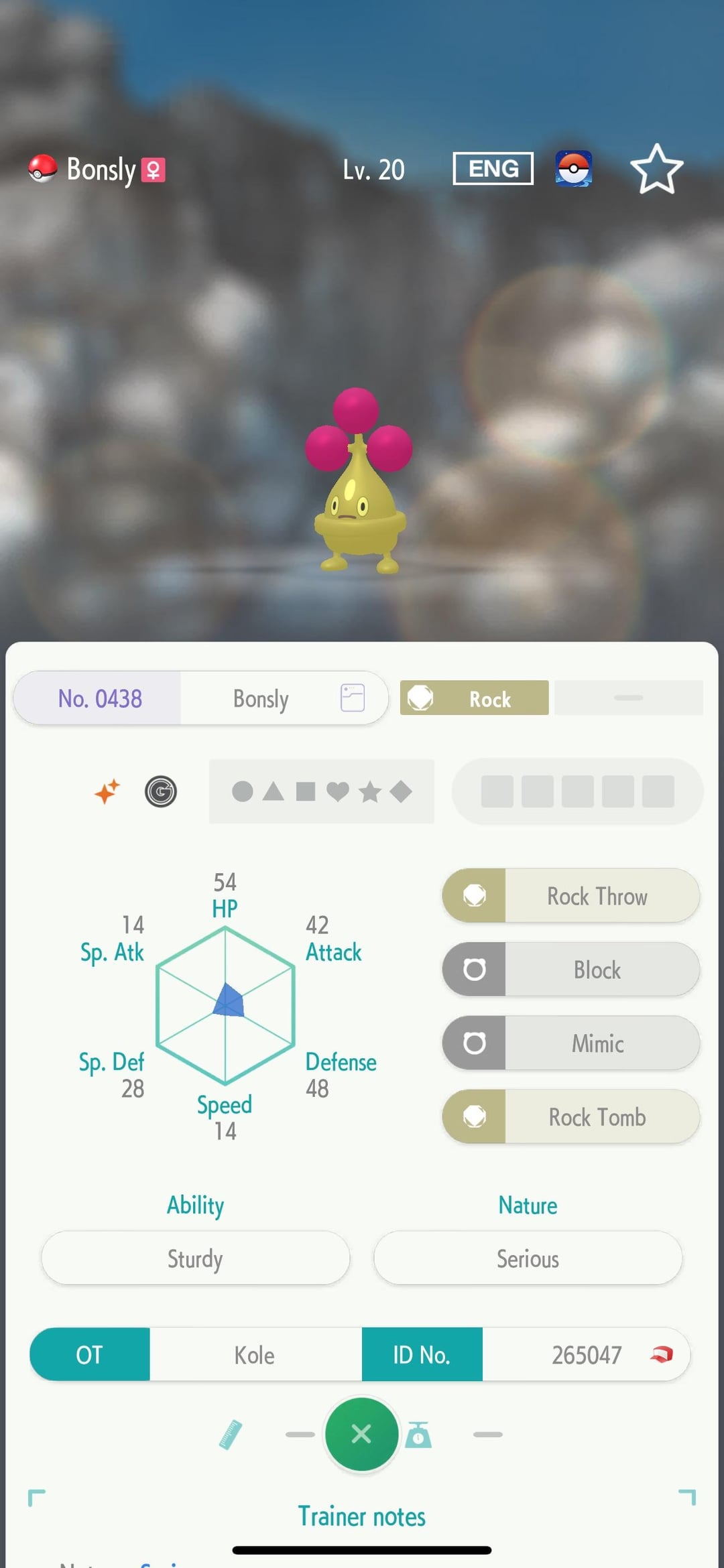Close the summary with the green X button
Image resolution: width=724 pixels, height=1568 pixels.
361,1434
